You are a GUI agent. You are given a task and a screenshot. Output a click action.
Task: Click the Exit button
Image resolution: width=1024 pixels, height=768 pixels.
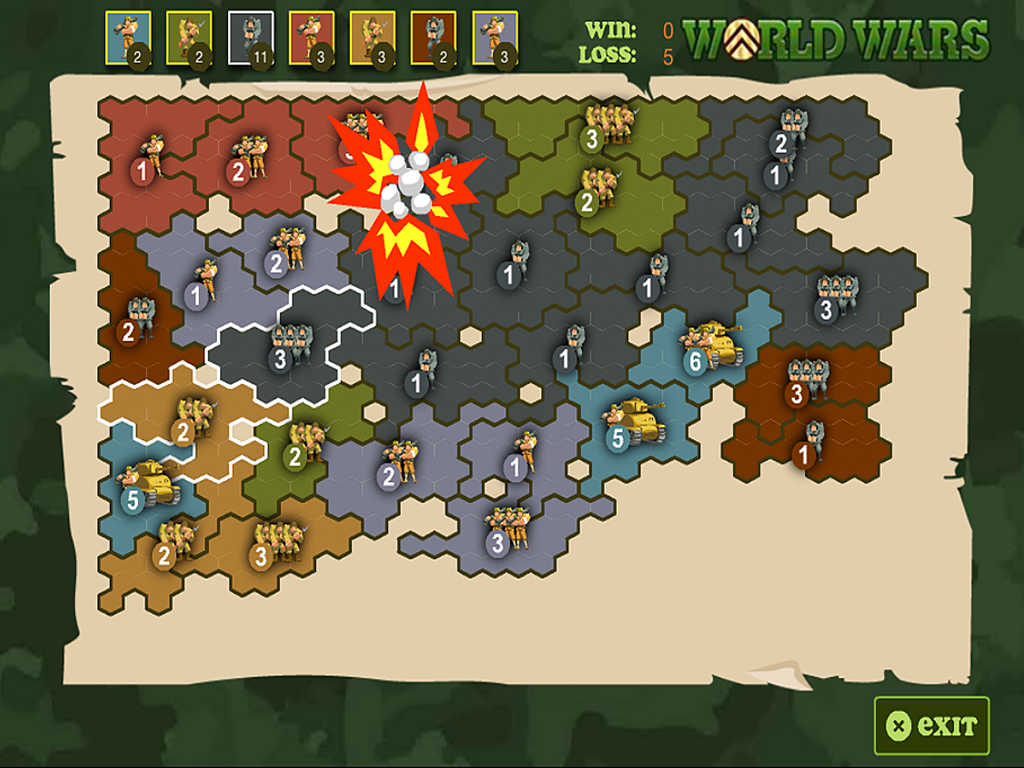click(931, 725)
